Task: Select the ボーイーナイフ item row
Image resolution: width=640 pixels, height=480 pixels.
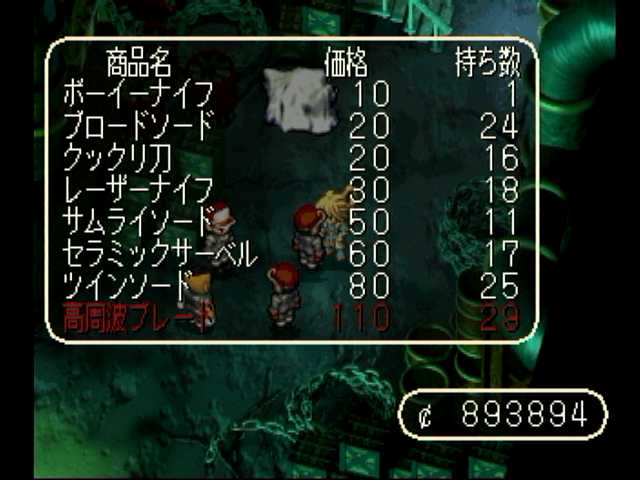Action: tap(138, 97)
